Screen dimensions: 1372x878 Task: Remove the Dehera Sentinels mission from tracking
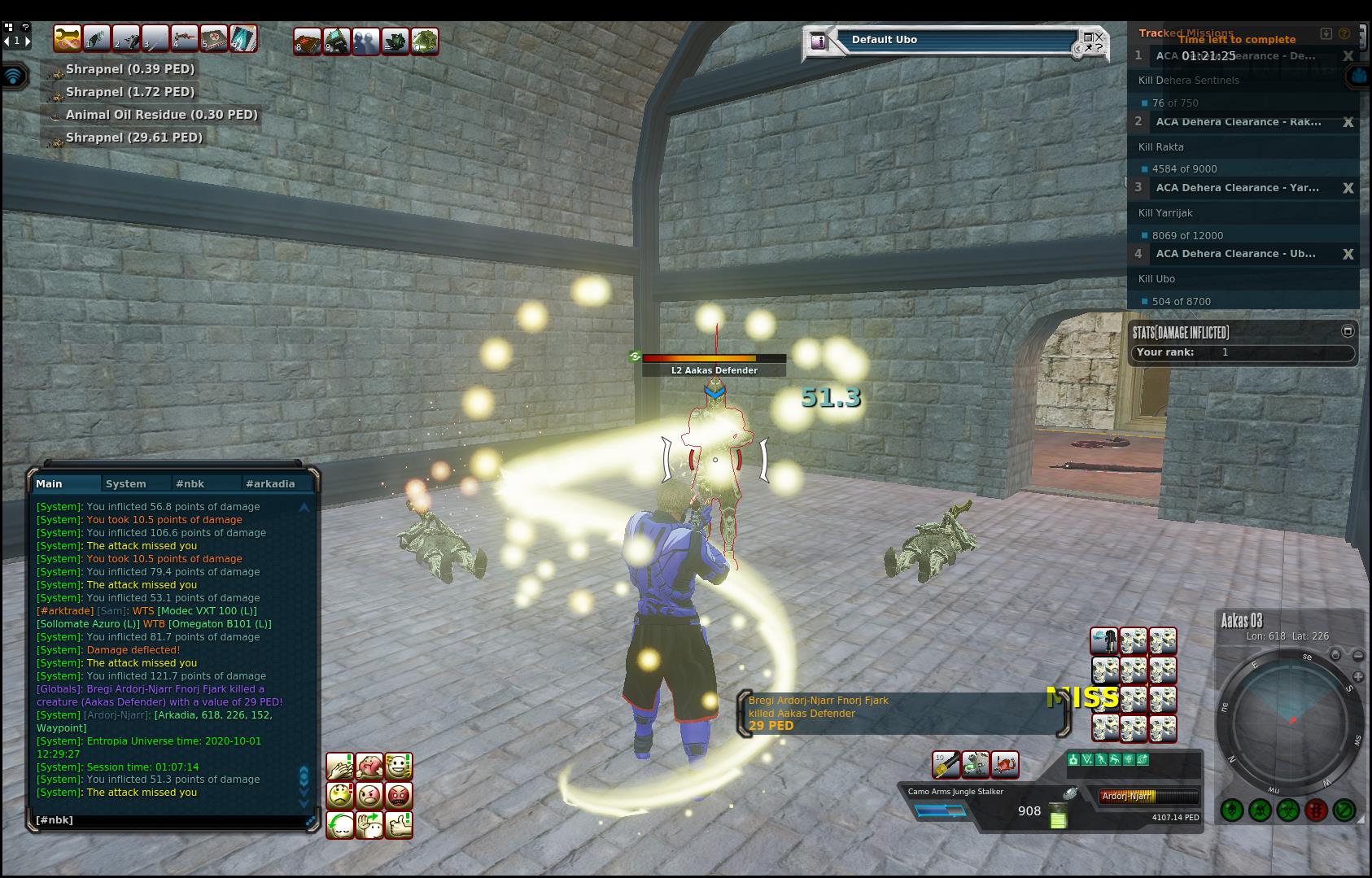[1348, 56]
